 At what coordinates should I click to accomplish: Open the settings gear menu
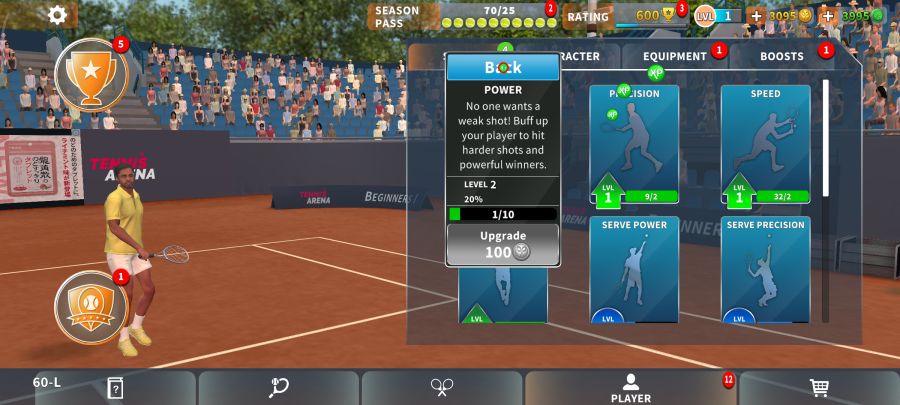(x=58, y=14)
